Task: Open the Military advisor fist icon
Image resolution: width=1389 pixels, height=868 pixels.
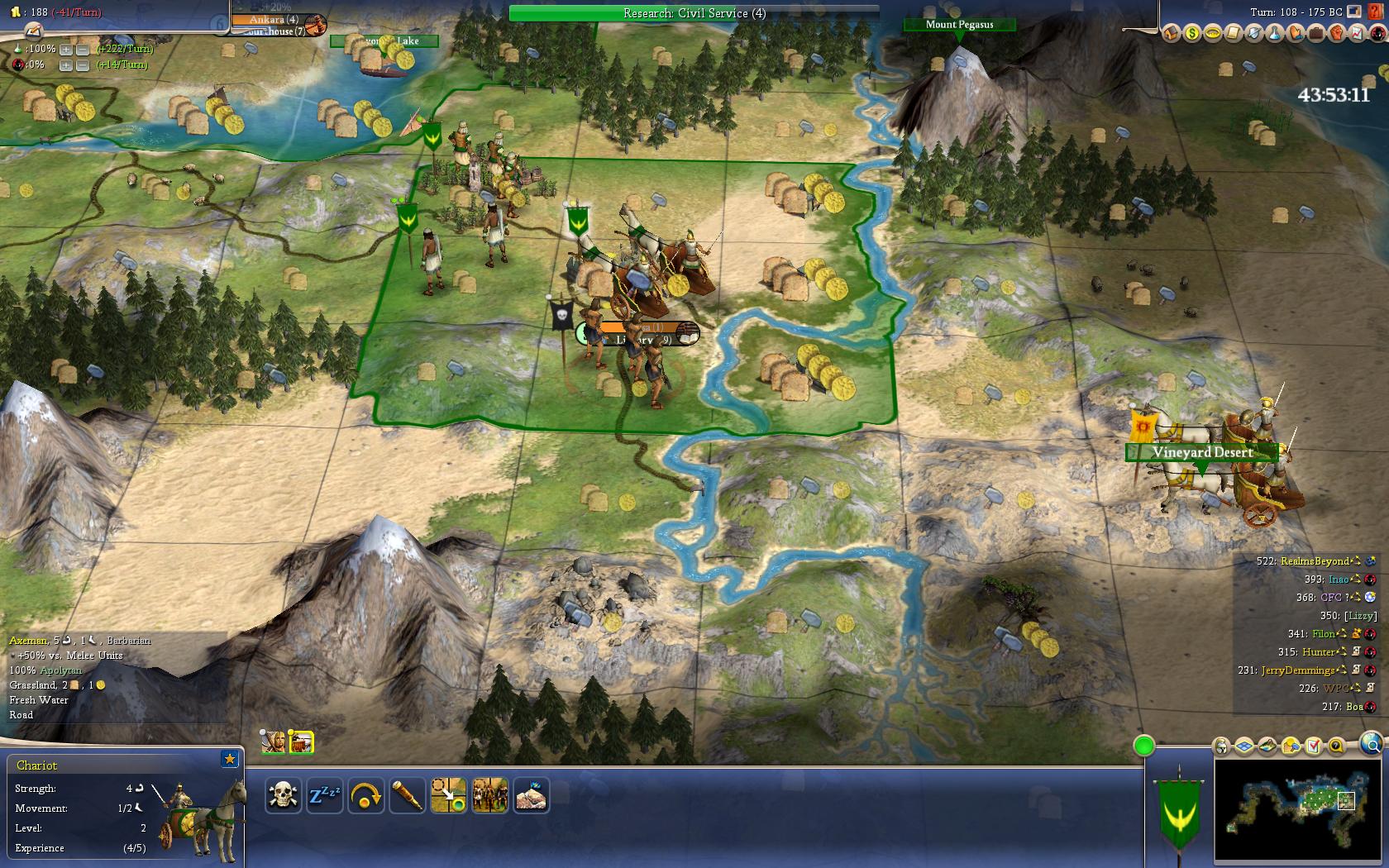Action: [1336, 33]
